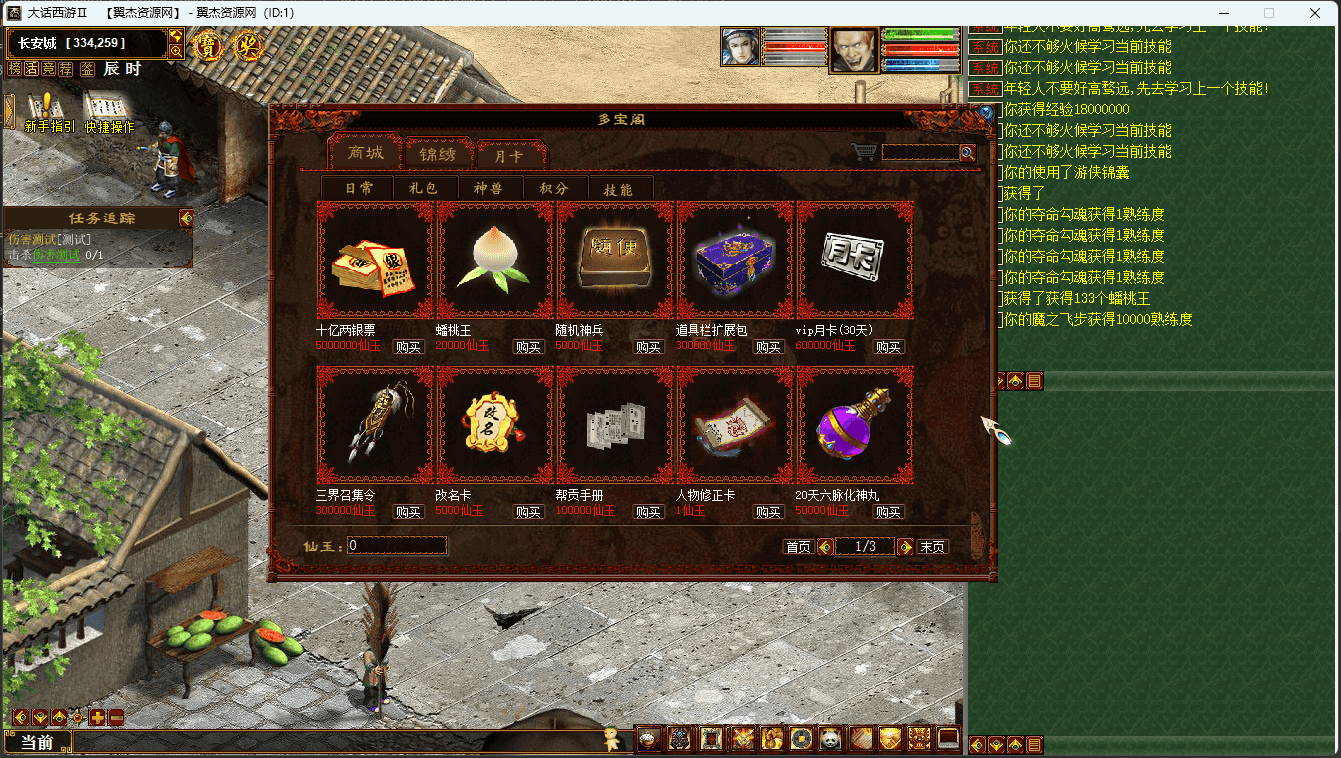Choose the 技能 category
The height and width of the screenshot is (758, 1341).
(x=619, y=189)
